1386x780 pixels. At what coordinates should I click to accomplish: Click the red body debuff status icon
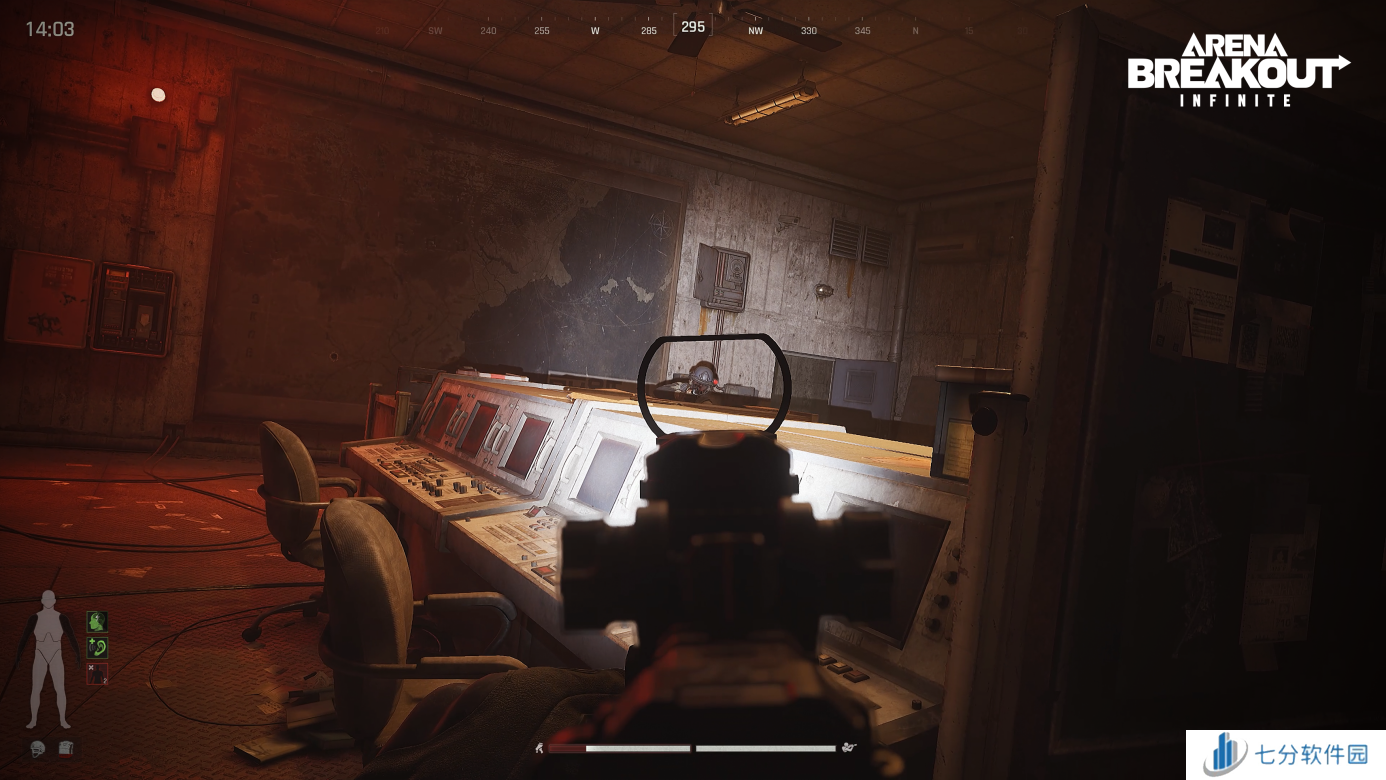coord(96,673)
